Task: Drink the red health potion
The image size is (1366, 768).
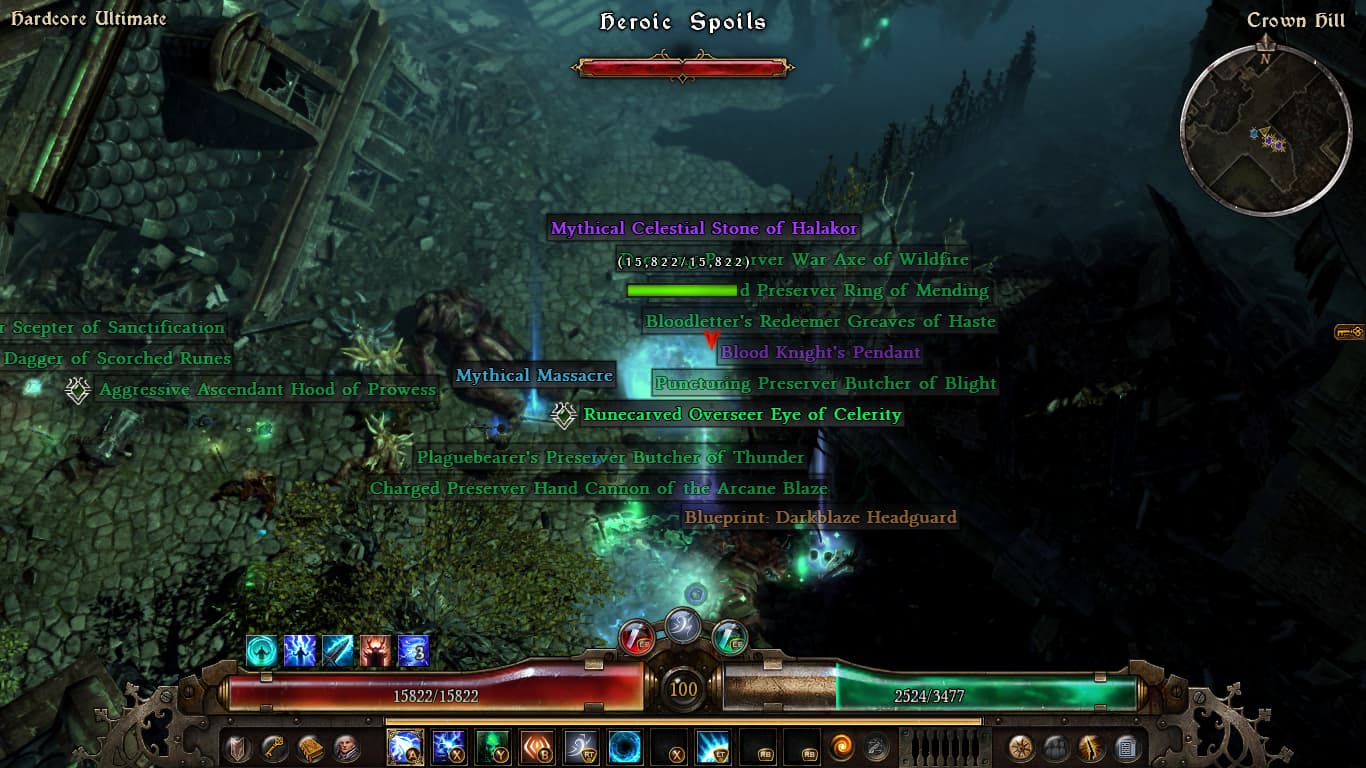Action: click(x=636, y=636)
